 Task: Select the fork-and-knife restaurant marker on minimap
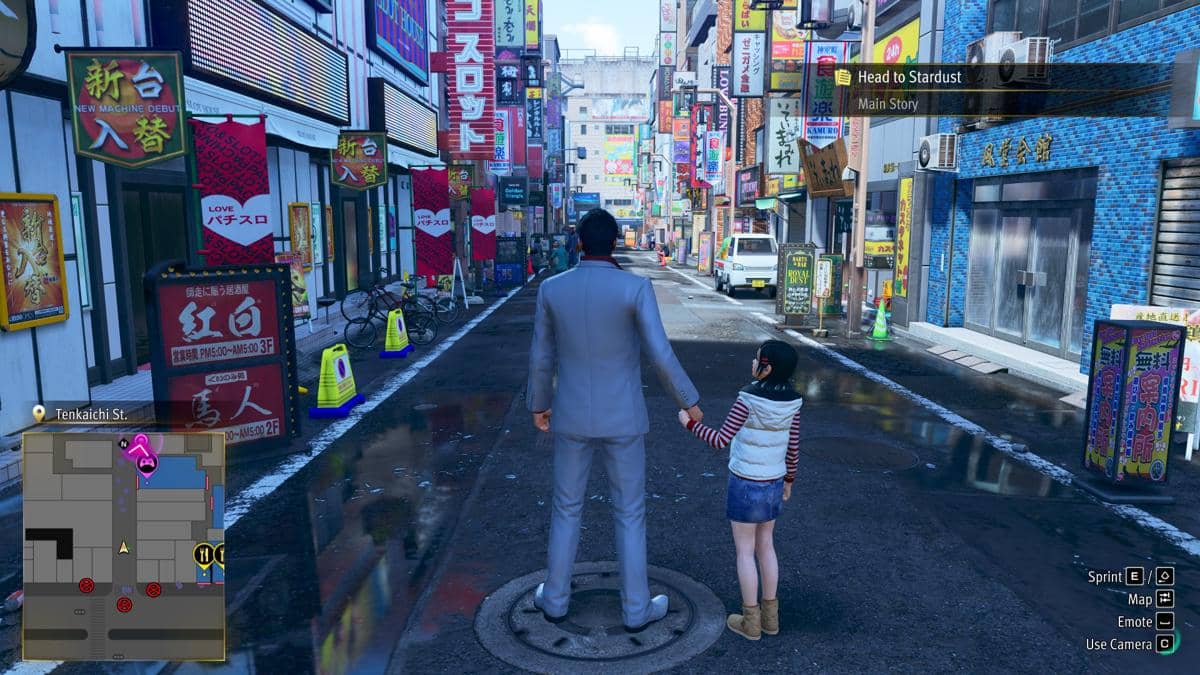point(204,554)
